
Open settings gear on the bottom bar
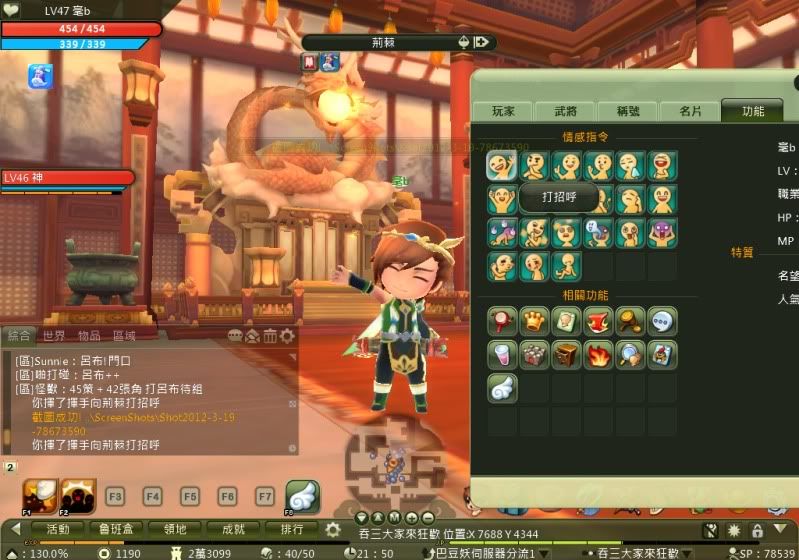(x=333, y=529)
